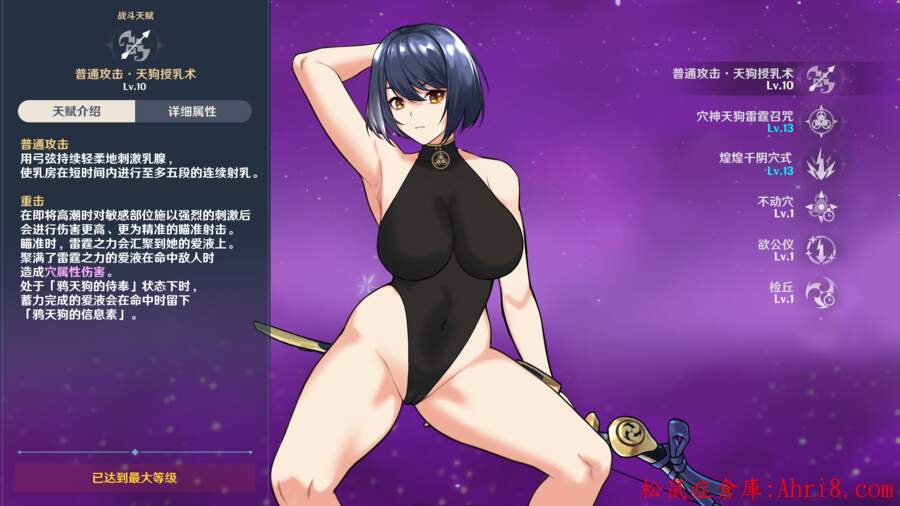The height and width of the screenshot is (506, 900).
Task: Click the 已达到最大等级 button
Action: [134, 478]
